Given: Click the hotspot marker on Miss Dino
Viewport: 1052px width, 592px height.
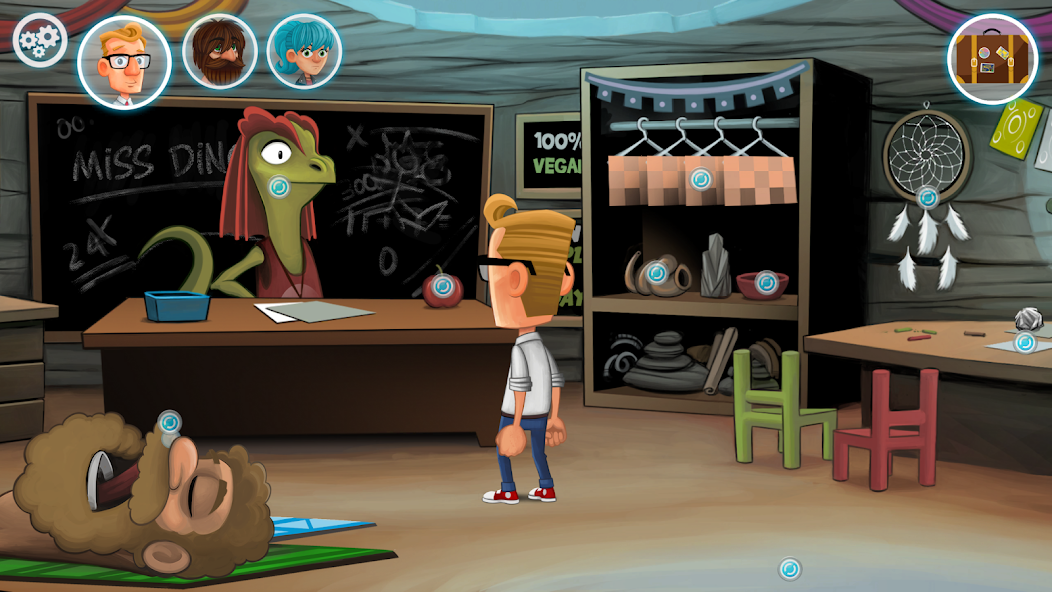Looking at the screenshot, I should pyautogui.click(x=280, y=186).
